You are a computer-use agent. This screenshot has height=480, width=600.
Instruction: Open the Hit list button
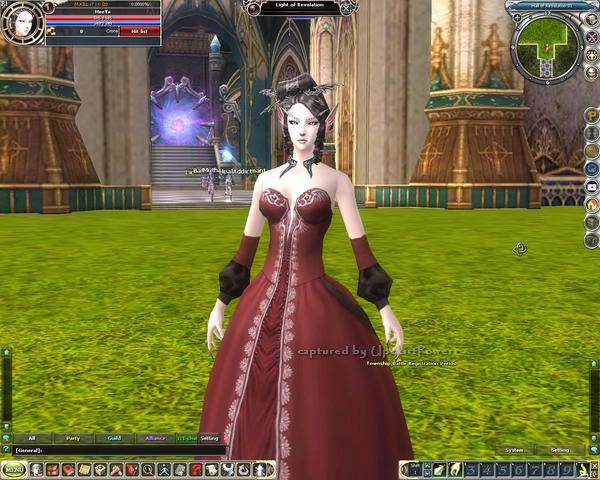[139, 32]
